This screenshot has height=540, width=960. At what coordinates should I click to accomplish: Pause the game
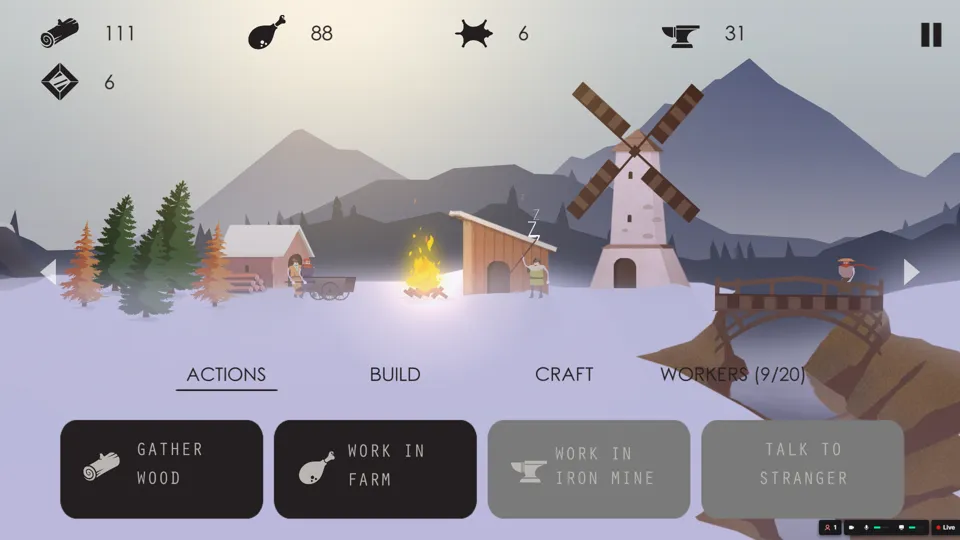coord(931,34)
